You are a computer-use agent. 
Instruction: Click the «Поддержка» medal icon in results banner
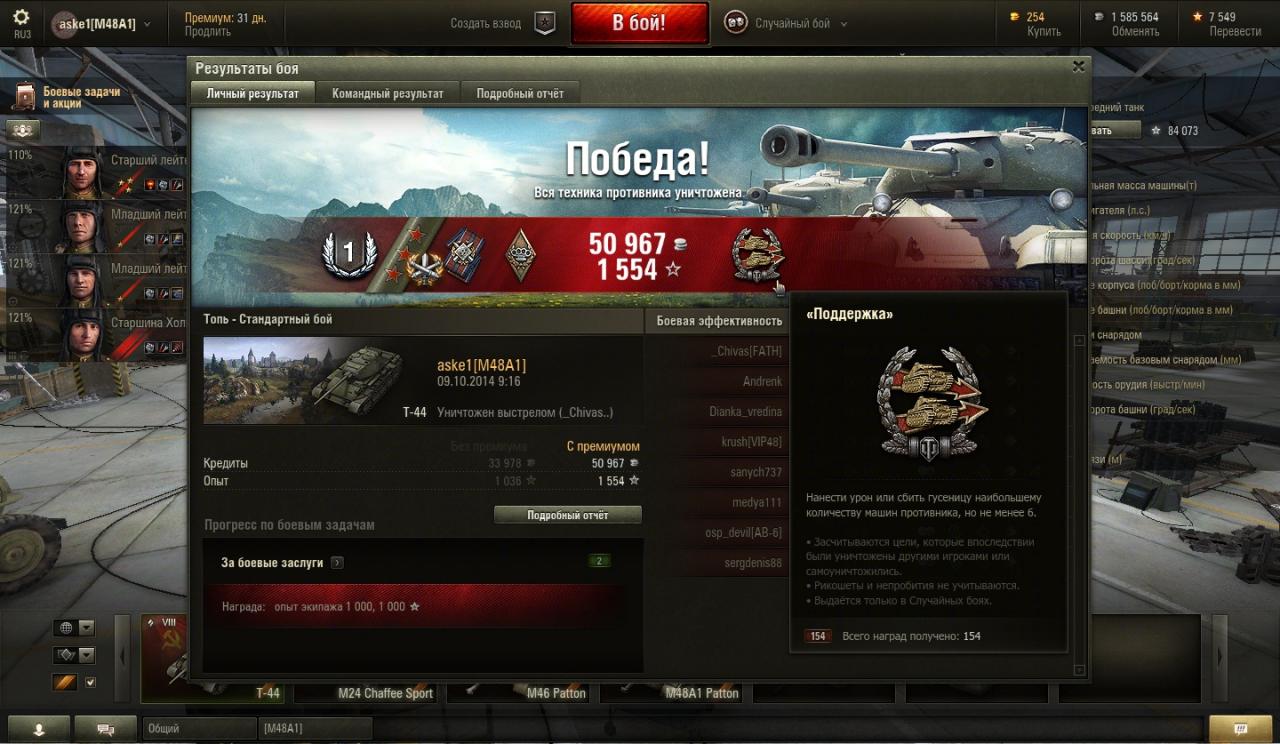[757, 254]
